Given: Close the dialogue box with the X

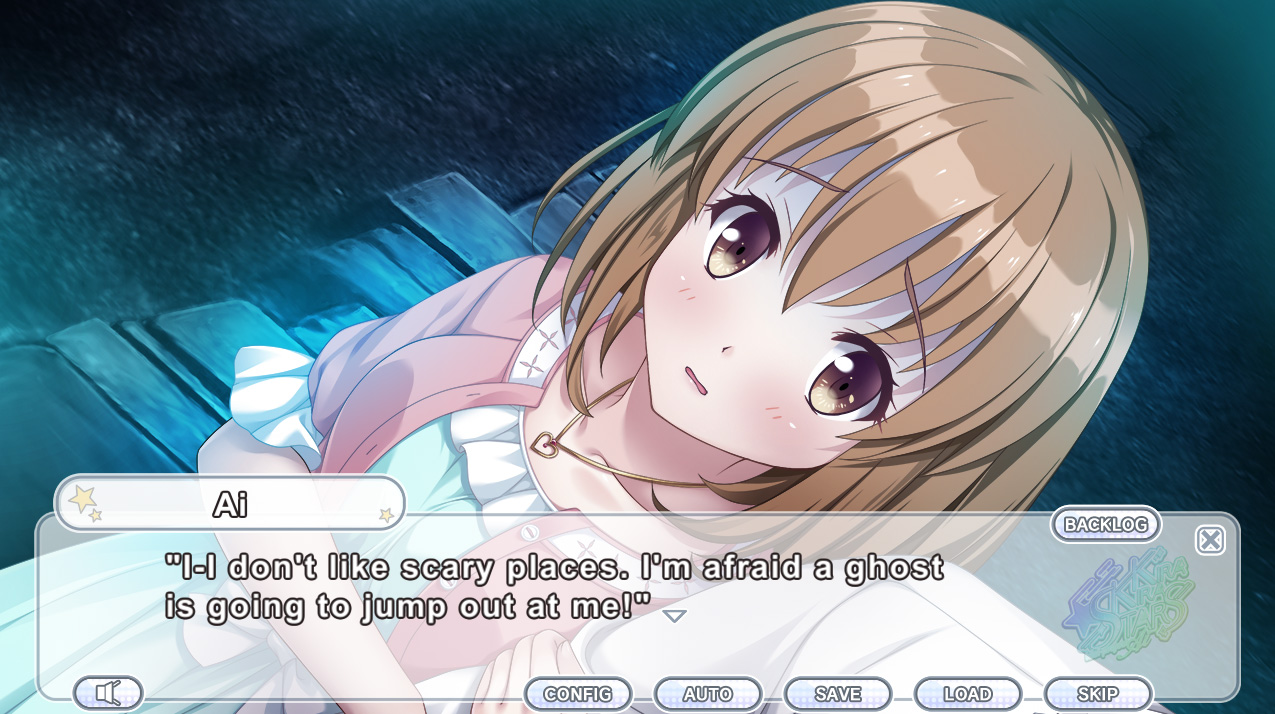Looking at the screenshot, I should point(1210,541).
